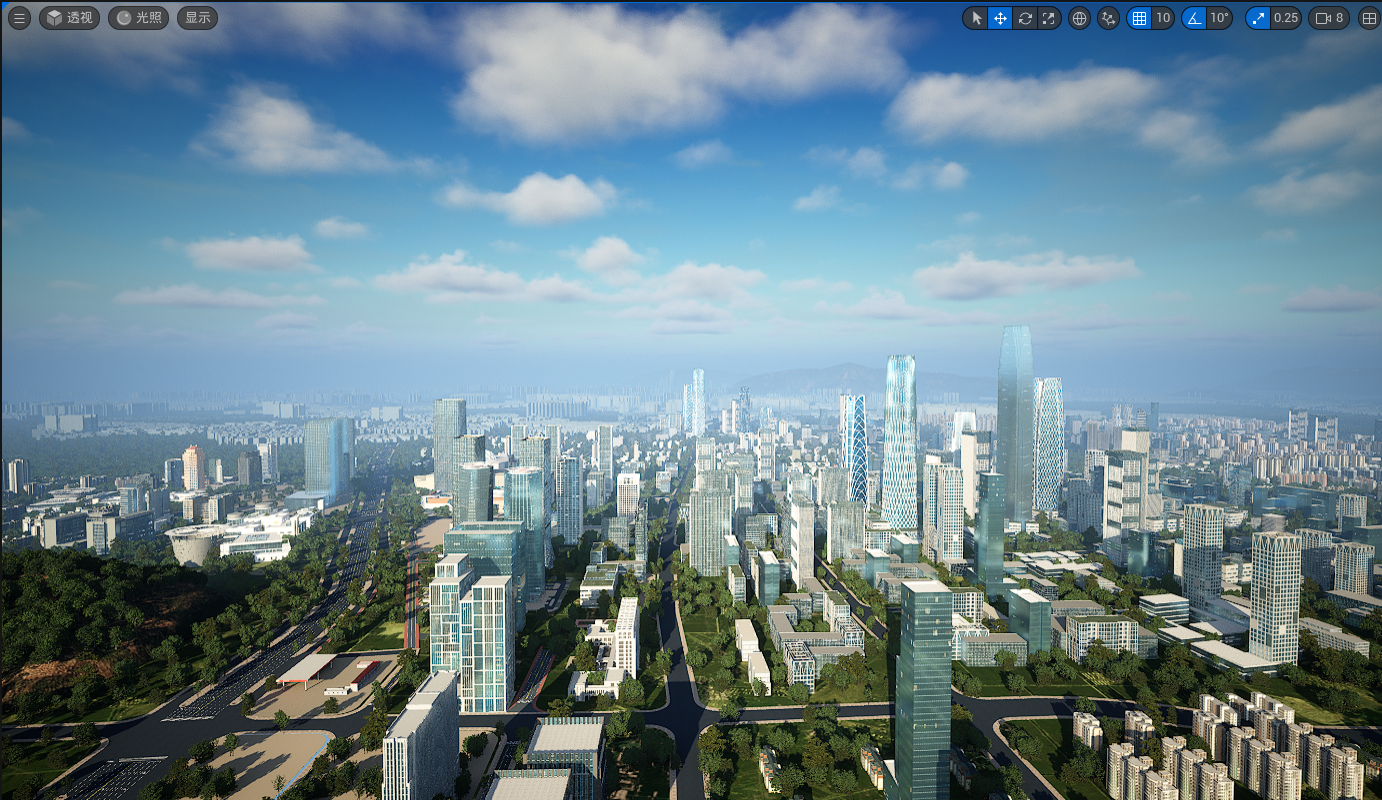Select the scale tool

1048,18
